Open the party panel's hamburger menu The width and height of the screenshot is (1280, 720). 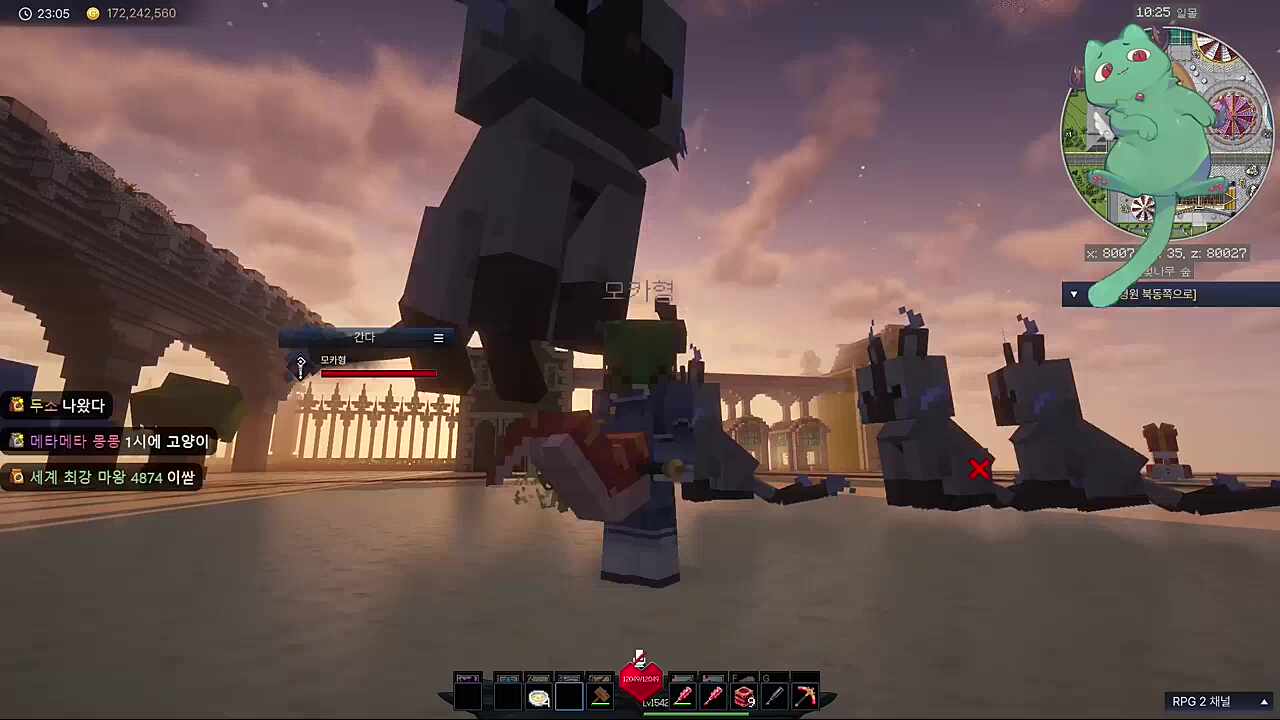point(438,338)
